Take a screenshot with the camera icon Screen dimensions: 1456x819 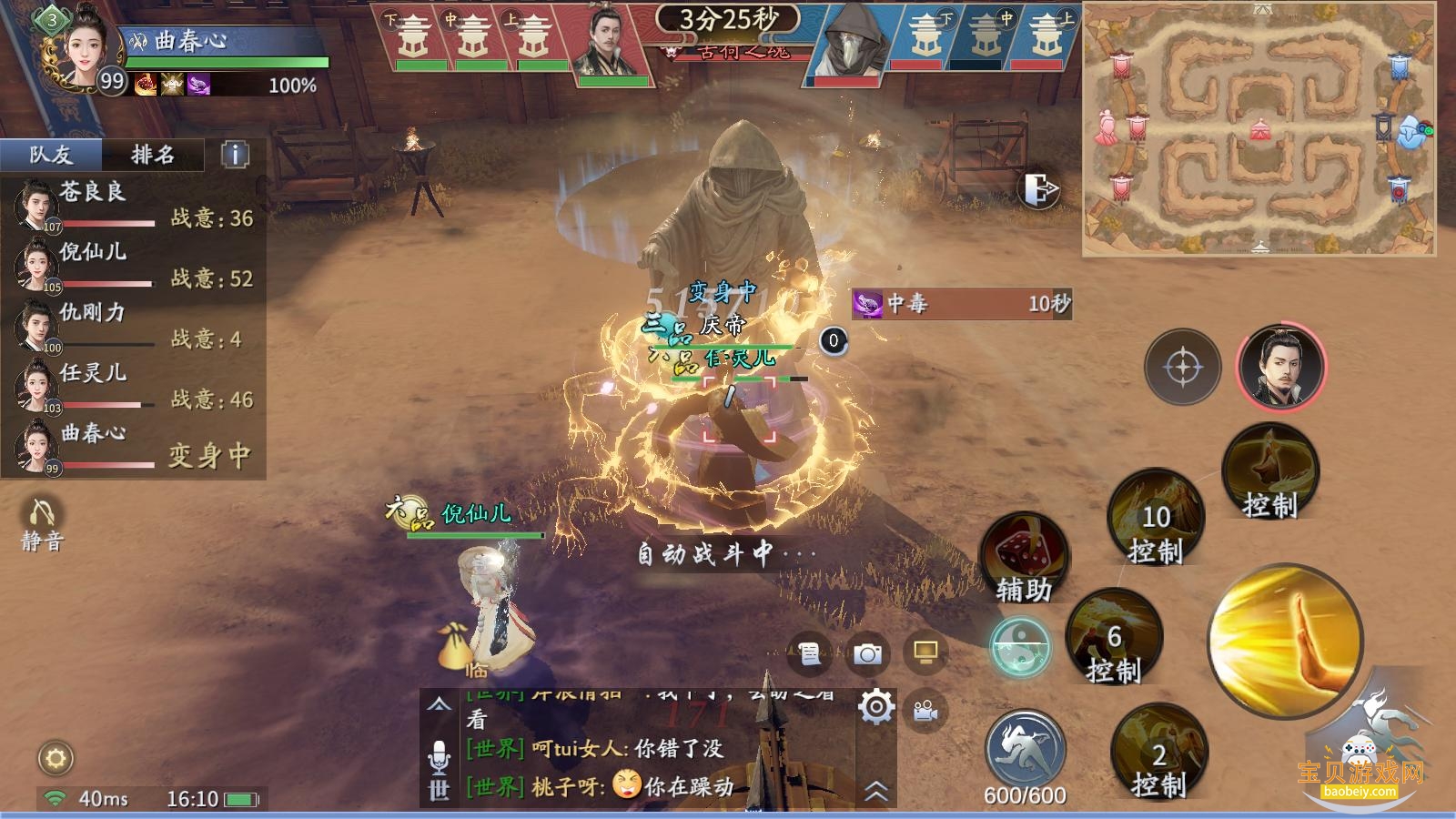pyautogui.click(x=867, y=653)
